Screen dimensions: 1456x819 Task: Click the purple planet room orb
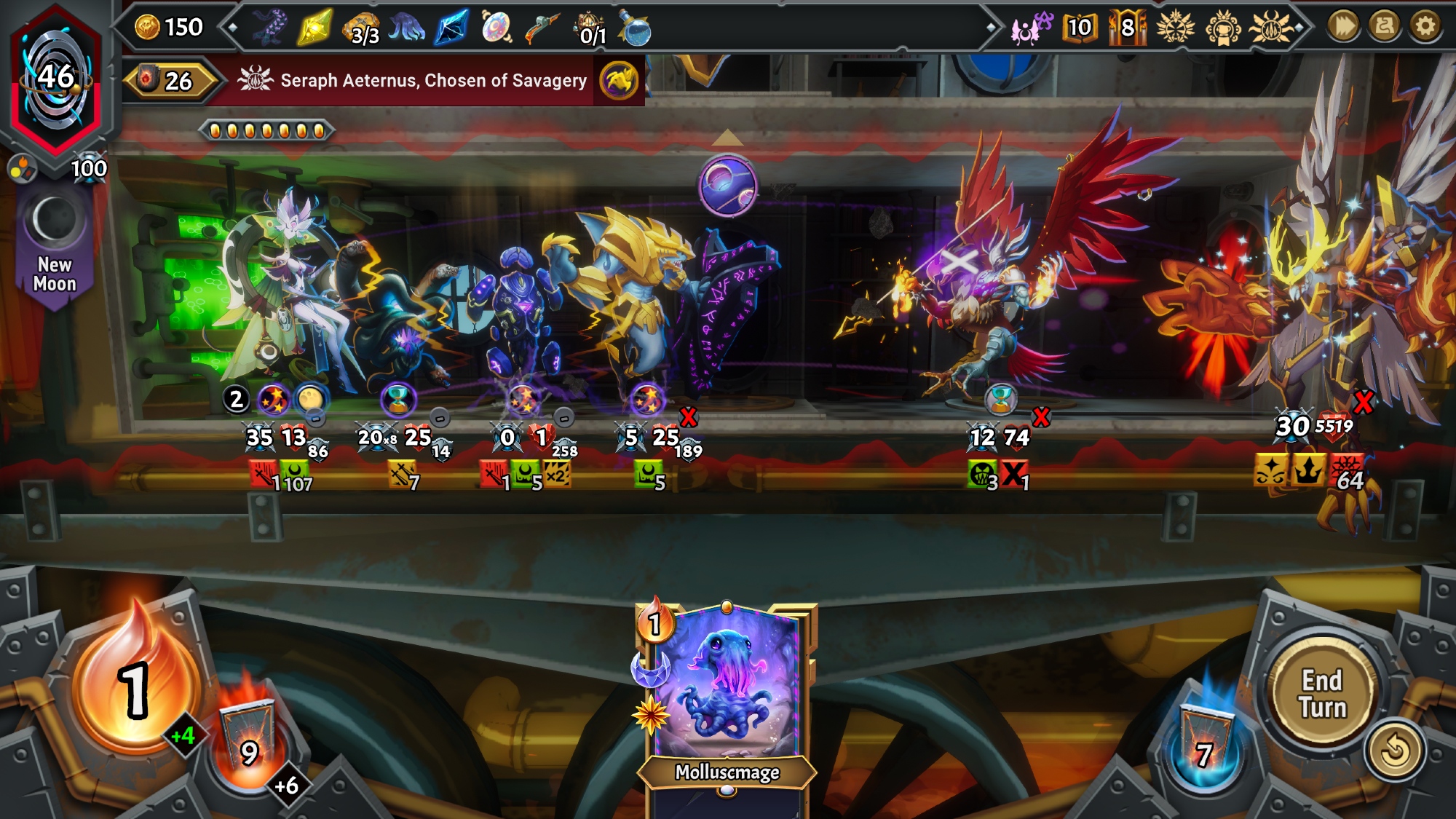728,186
